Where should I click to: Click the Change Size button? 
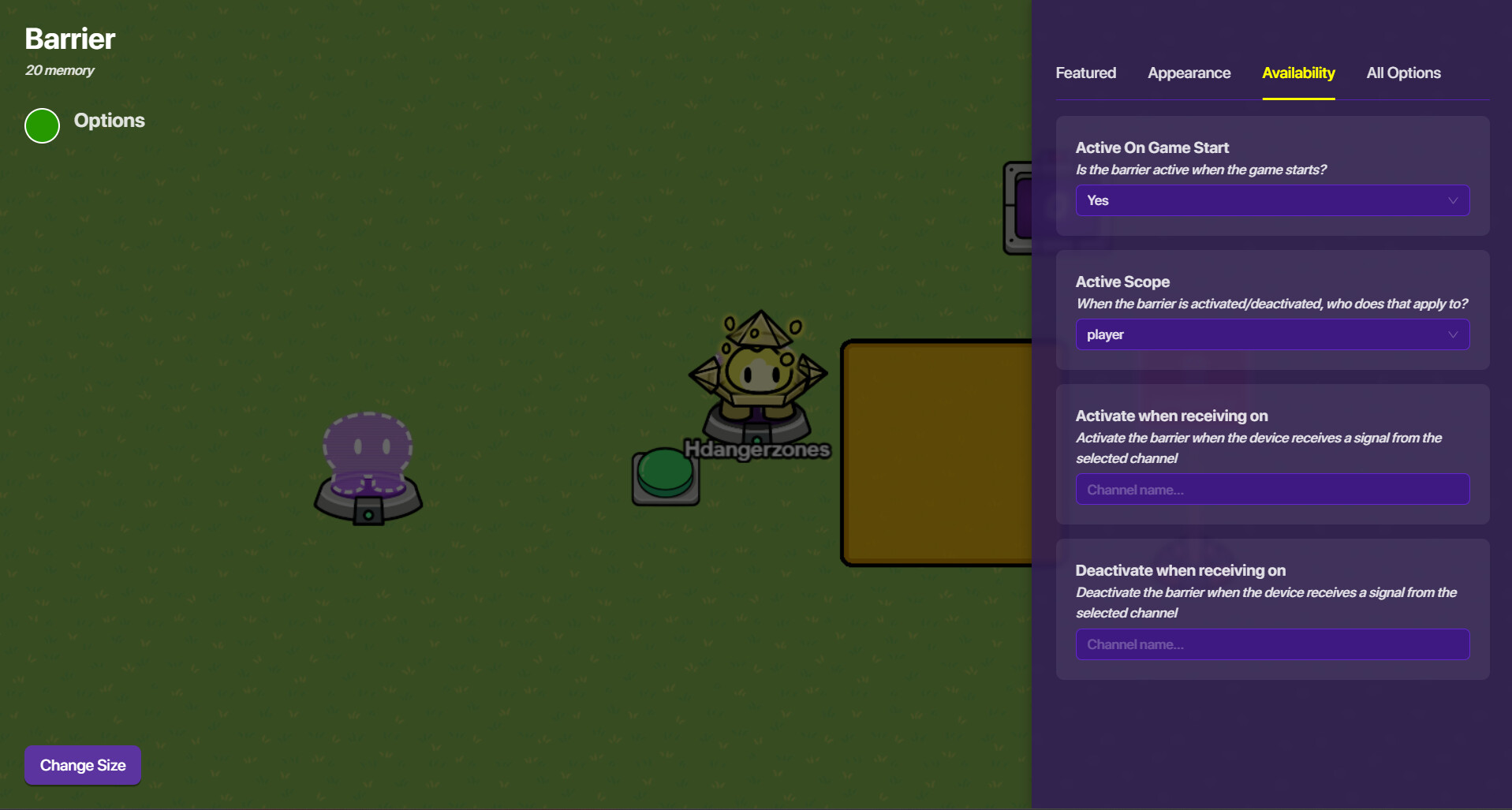[x=83, y=765]
